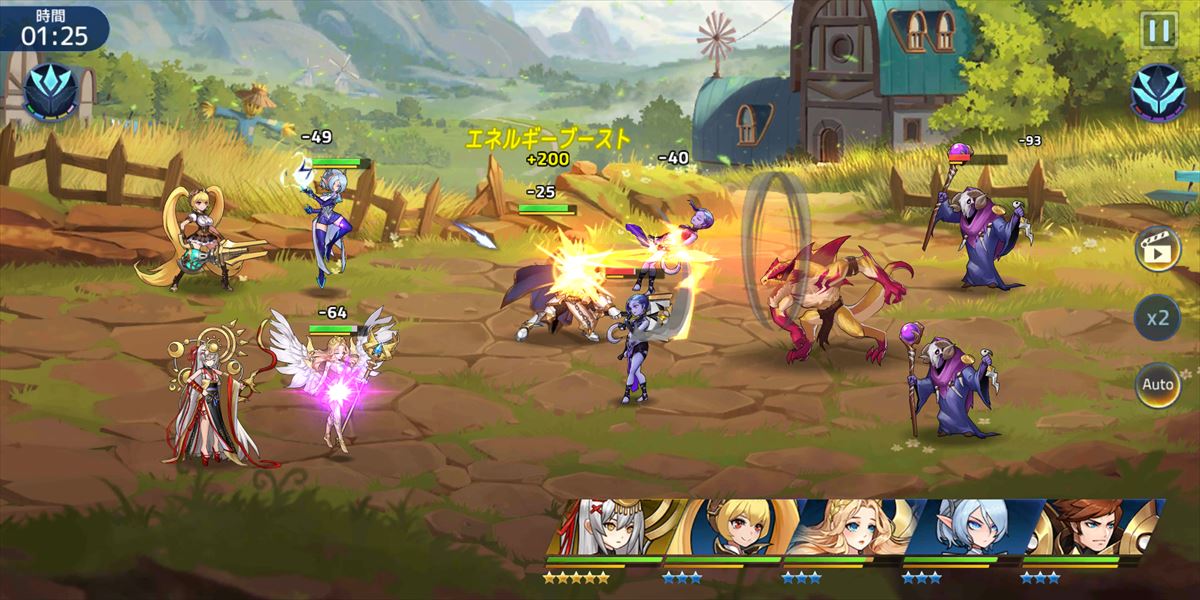1200x600 pixels.
Task: Toggle the x2 battle speed
Action: coord(1157,318)
